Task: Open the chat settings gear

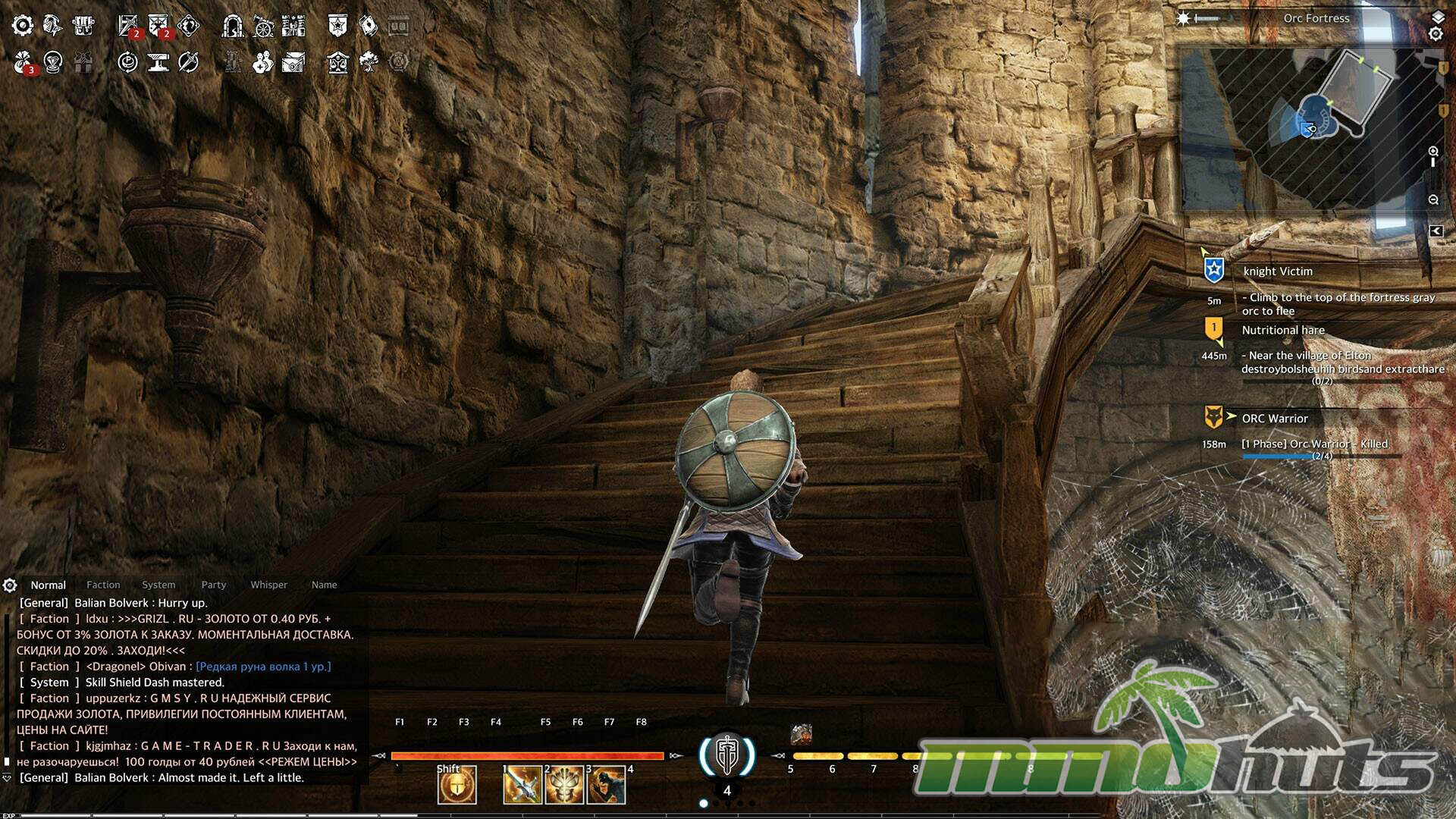Action: point(10,585)
